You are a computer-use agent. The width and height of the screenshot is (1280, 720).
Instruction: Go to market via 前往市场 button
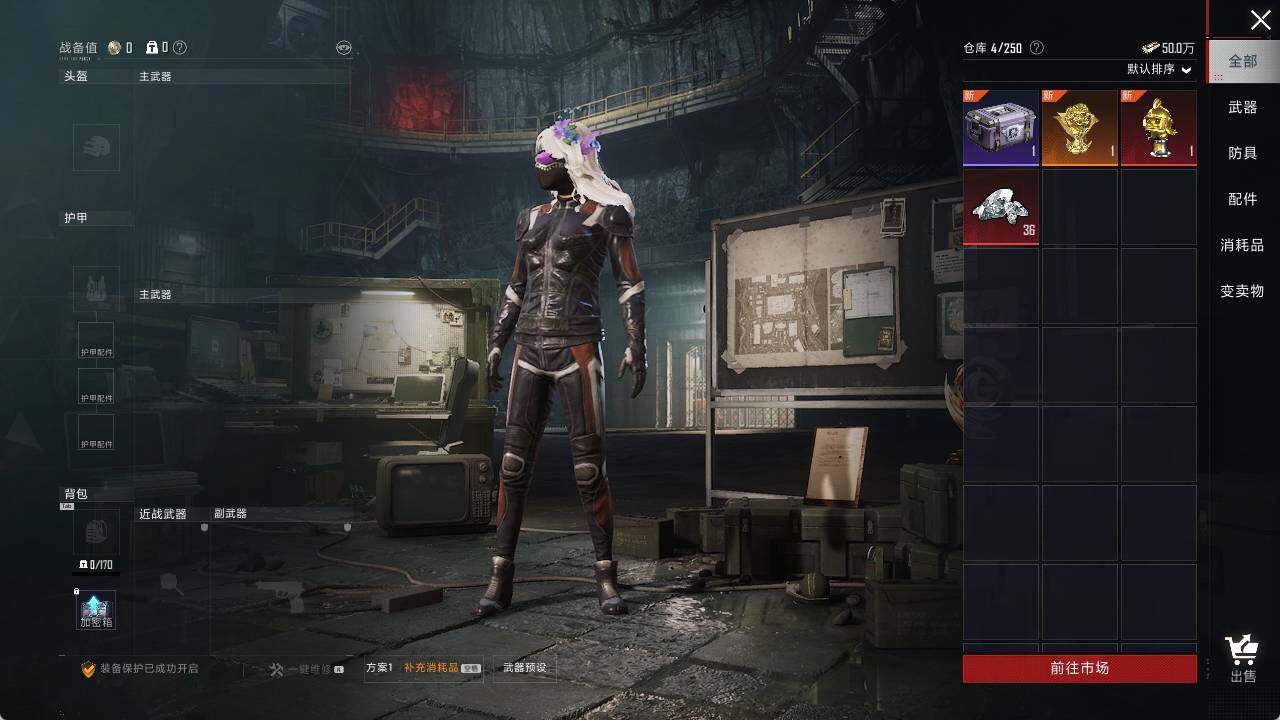tap(1079, 668)
